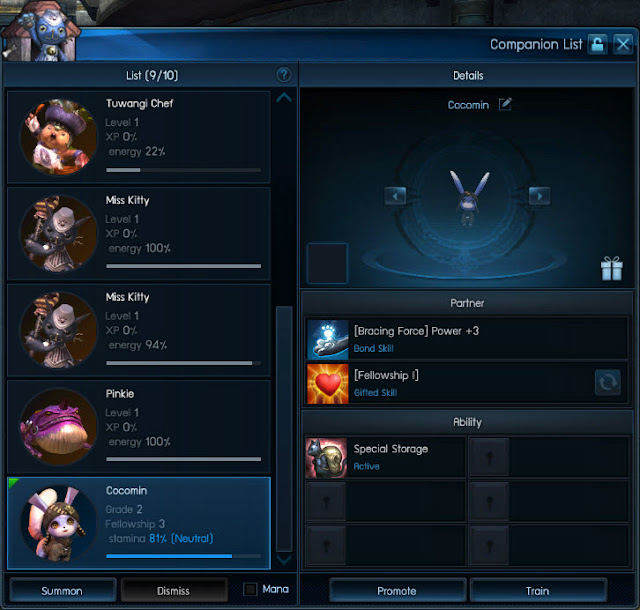Screen dimensions: 640x610
Task: Select Cocomin in the companion list
Action: (x=139, y=523)
